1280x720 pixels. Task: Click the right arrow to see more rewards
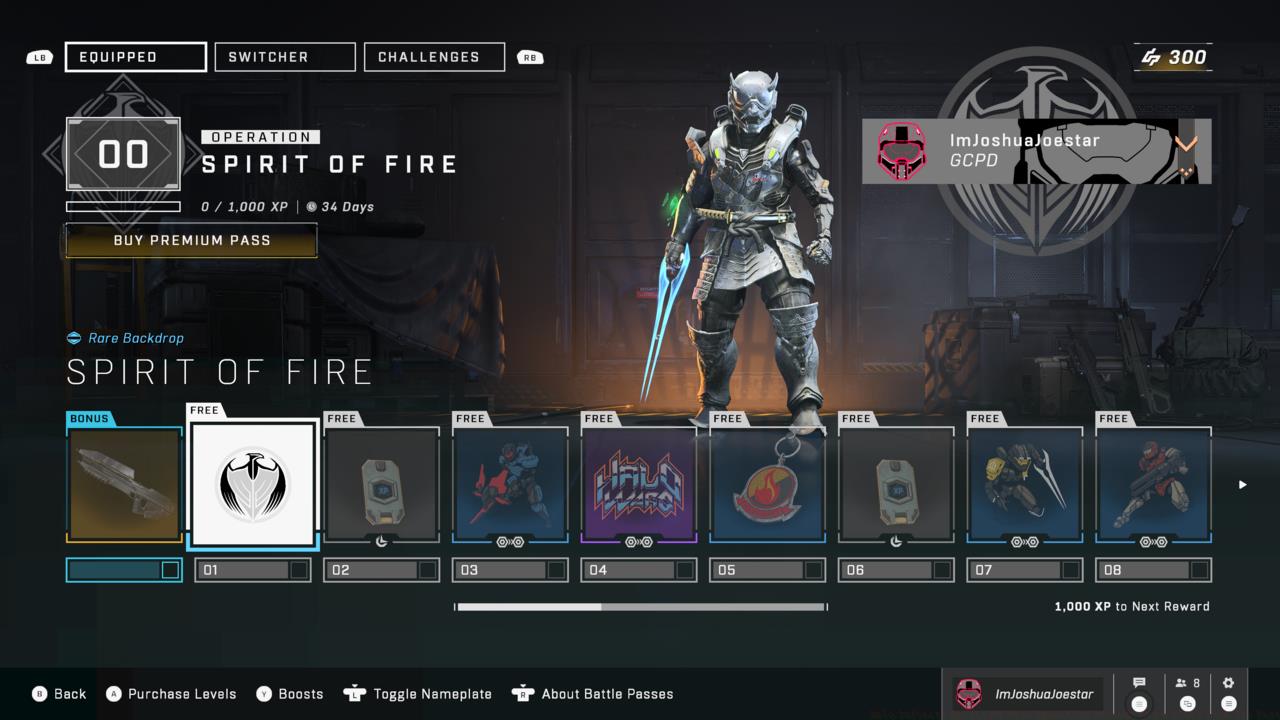click(1242, 484)
